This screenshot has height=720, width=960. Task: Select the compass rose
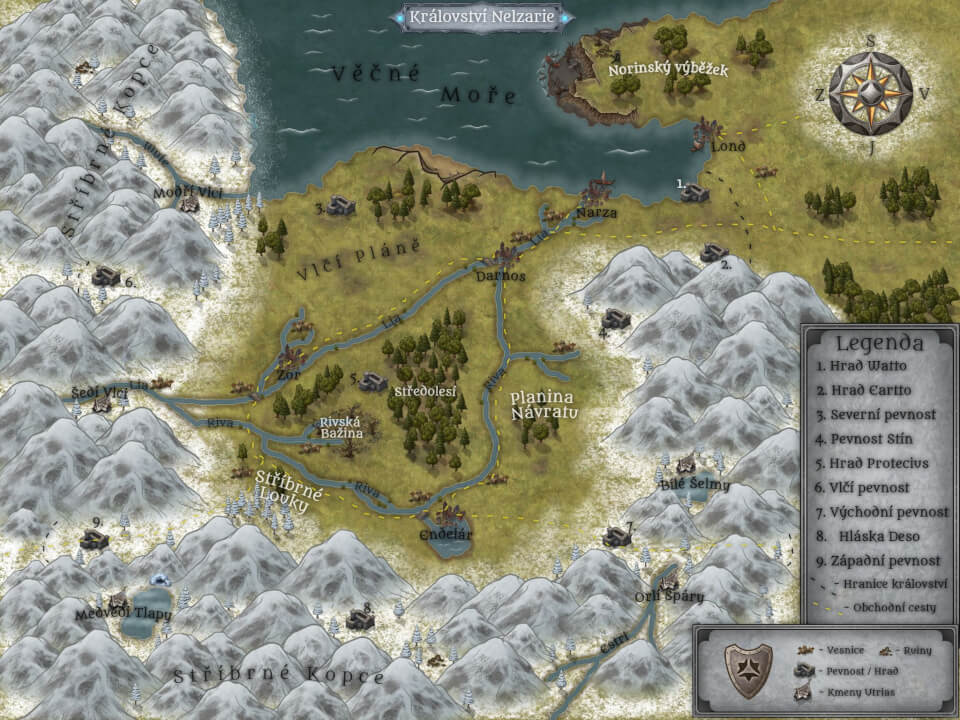[871, 93]
